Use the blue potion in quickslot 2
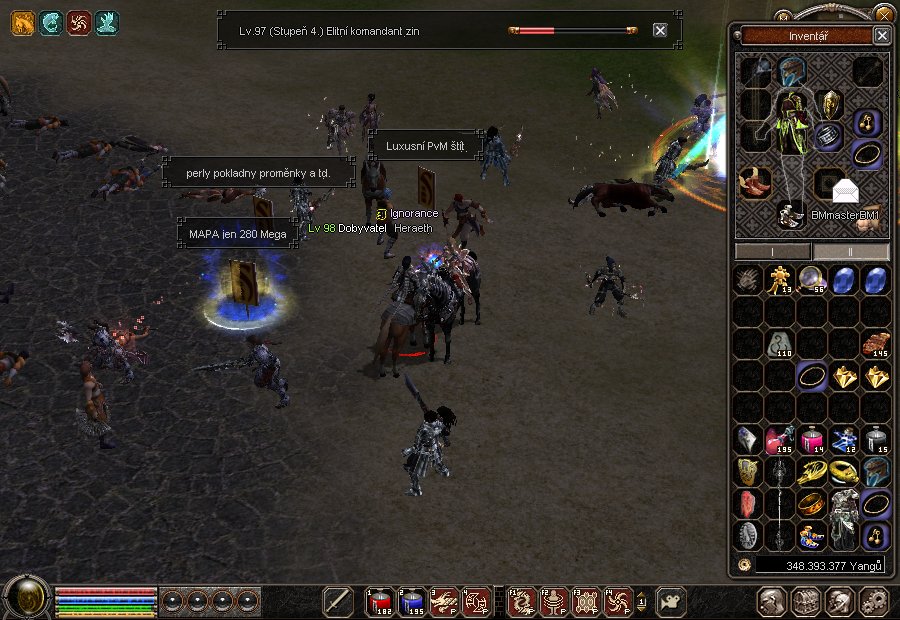The width and height of the screenshot is (900, 620). [x=411, y=600]
